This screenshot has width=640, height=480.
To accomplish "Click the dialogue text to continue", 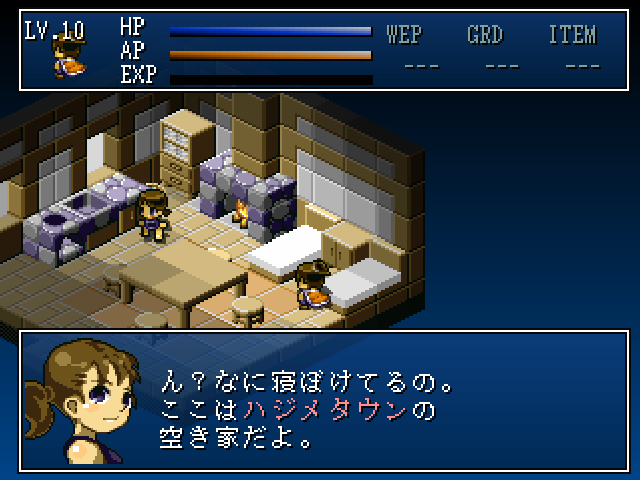I will (310, 410).
